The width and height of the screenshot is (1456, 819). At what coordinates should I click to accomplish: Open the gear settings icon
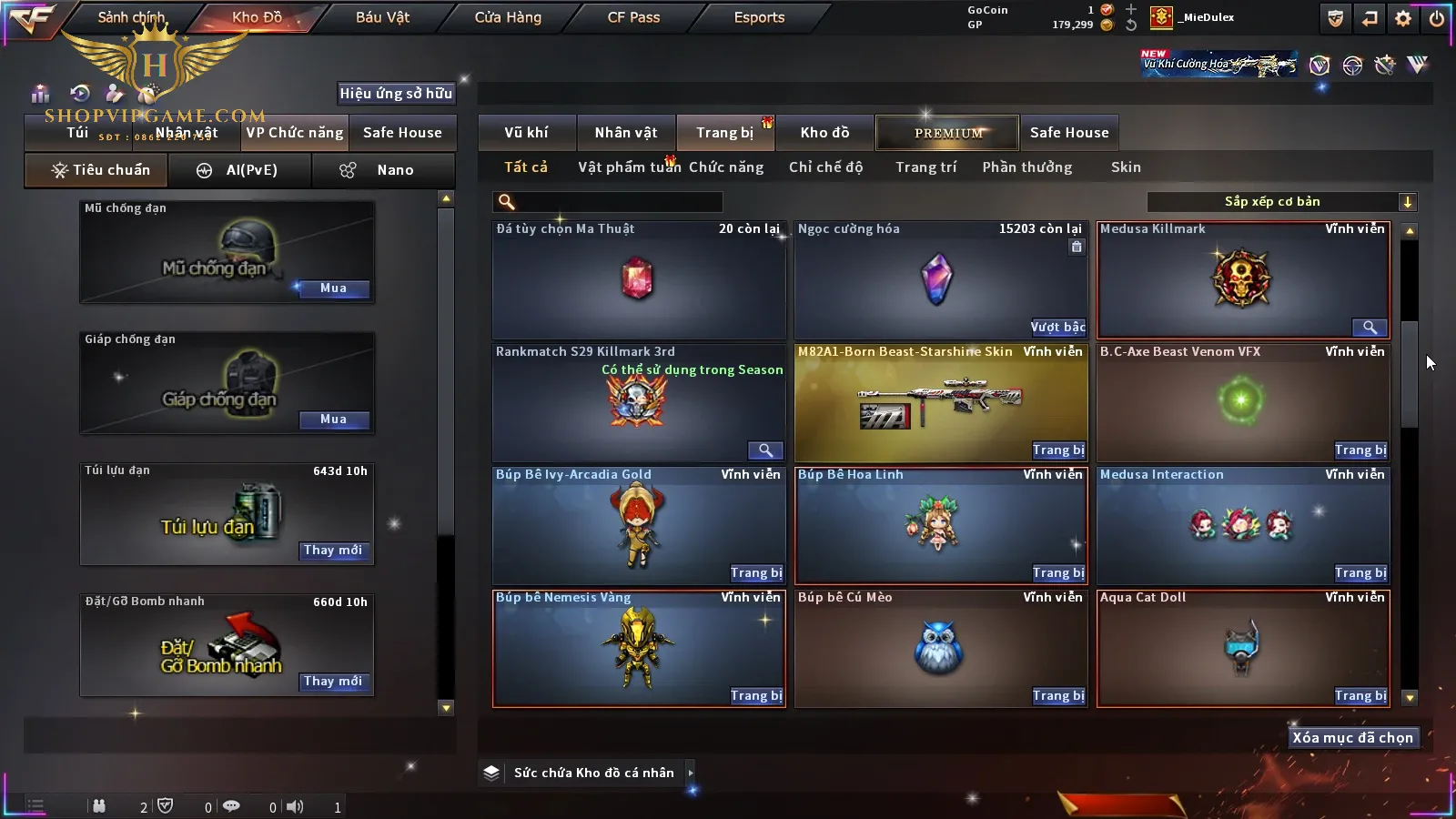click(1403, 18)
